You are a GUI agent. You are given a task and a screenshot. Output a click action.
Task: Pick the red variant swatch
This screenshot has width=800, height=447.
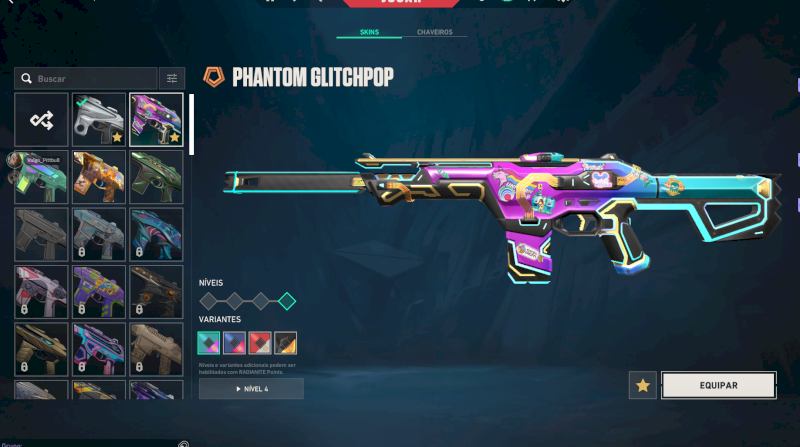click(260, 343)
